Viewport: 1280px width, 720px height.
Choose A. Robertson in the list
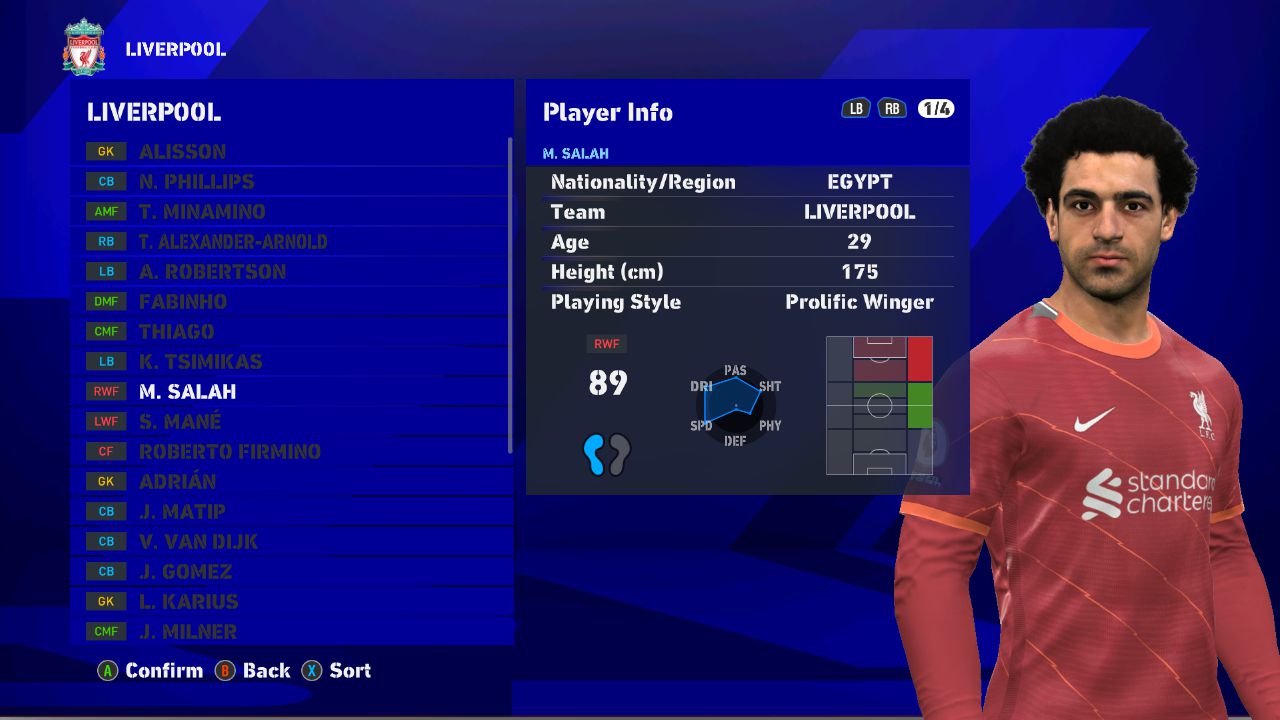[212, 272]
